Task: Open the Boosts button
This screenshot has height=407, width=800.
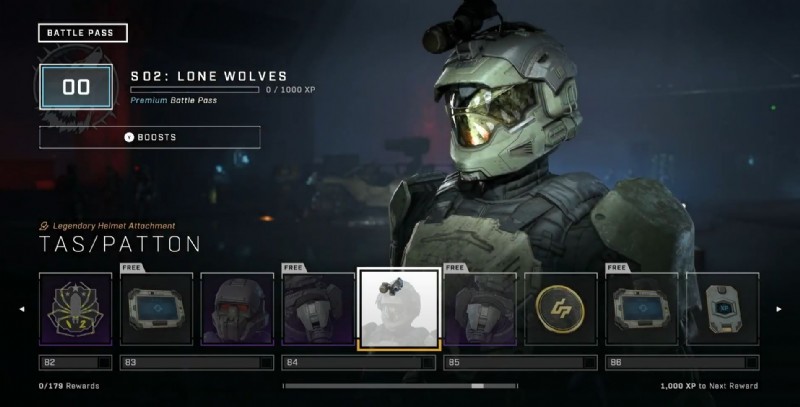Action: tap(150, 137)
